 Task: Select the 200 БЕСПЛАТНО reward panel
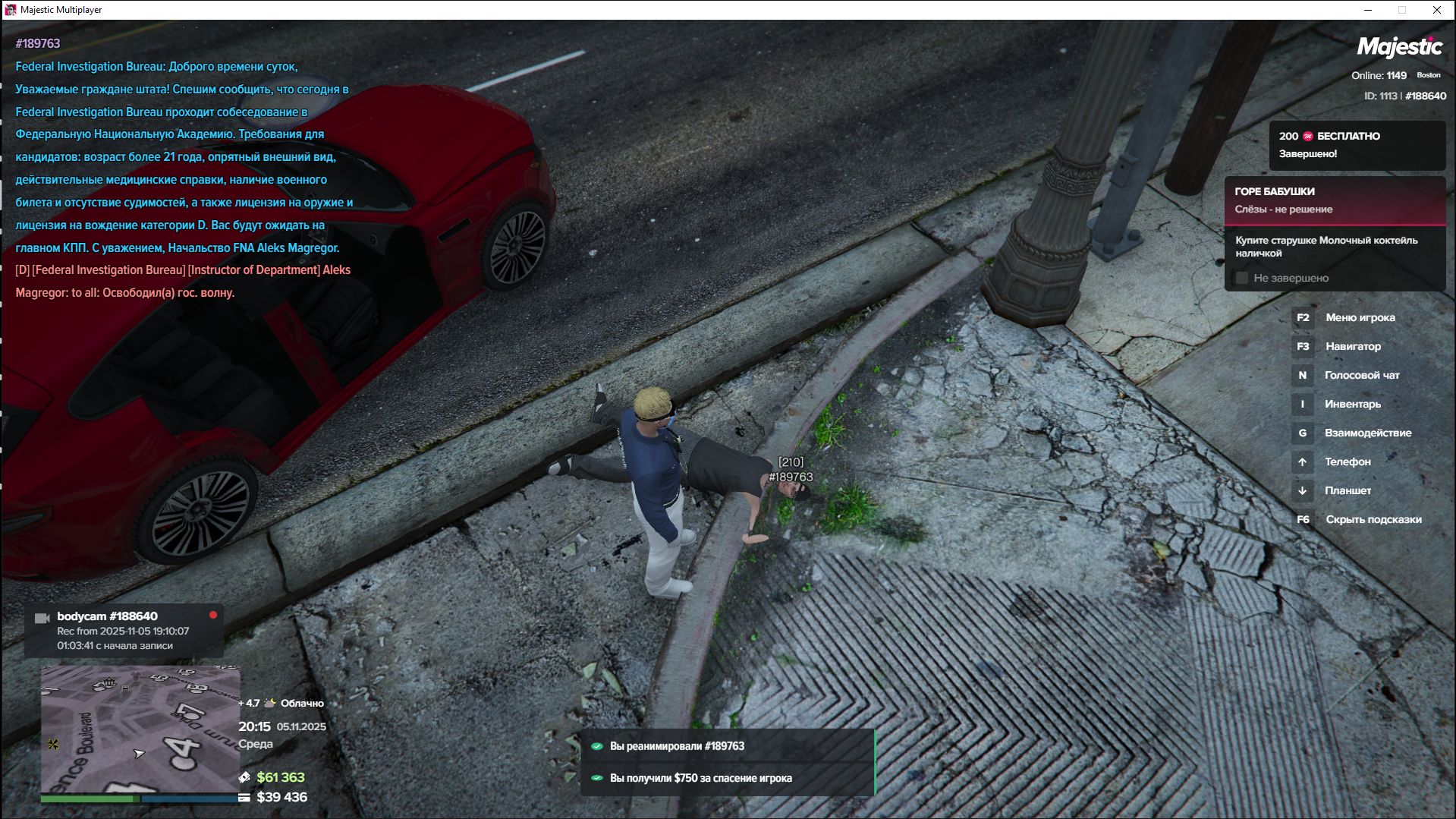(x=1356, y=145)
